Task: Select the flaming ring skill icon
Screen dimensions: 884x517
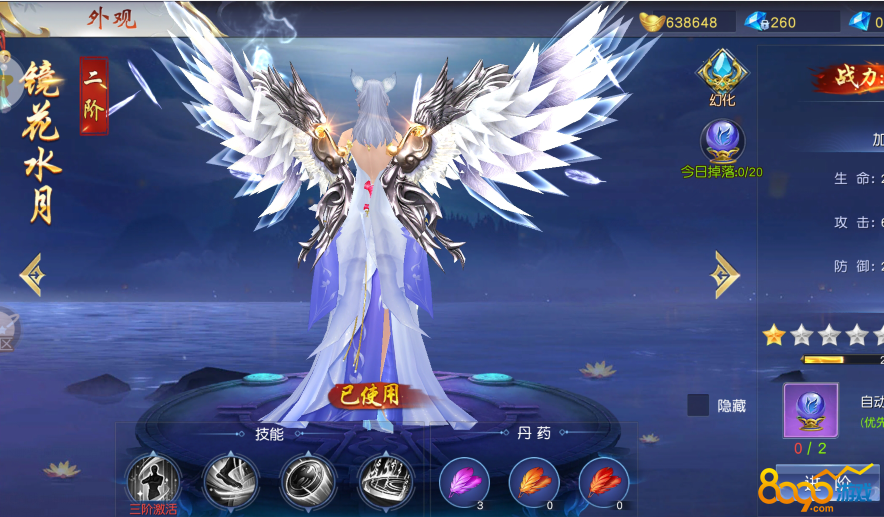Action: click(x=385, y=480)
